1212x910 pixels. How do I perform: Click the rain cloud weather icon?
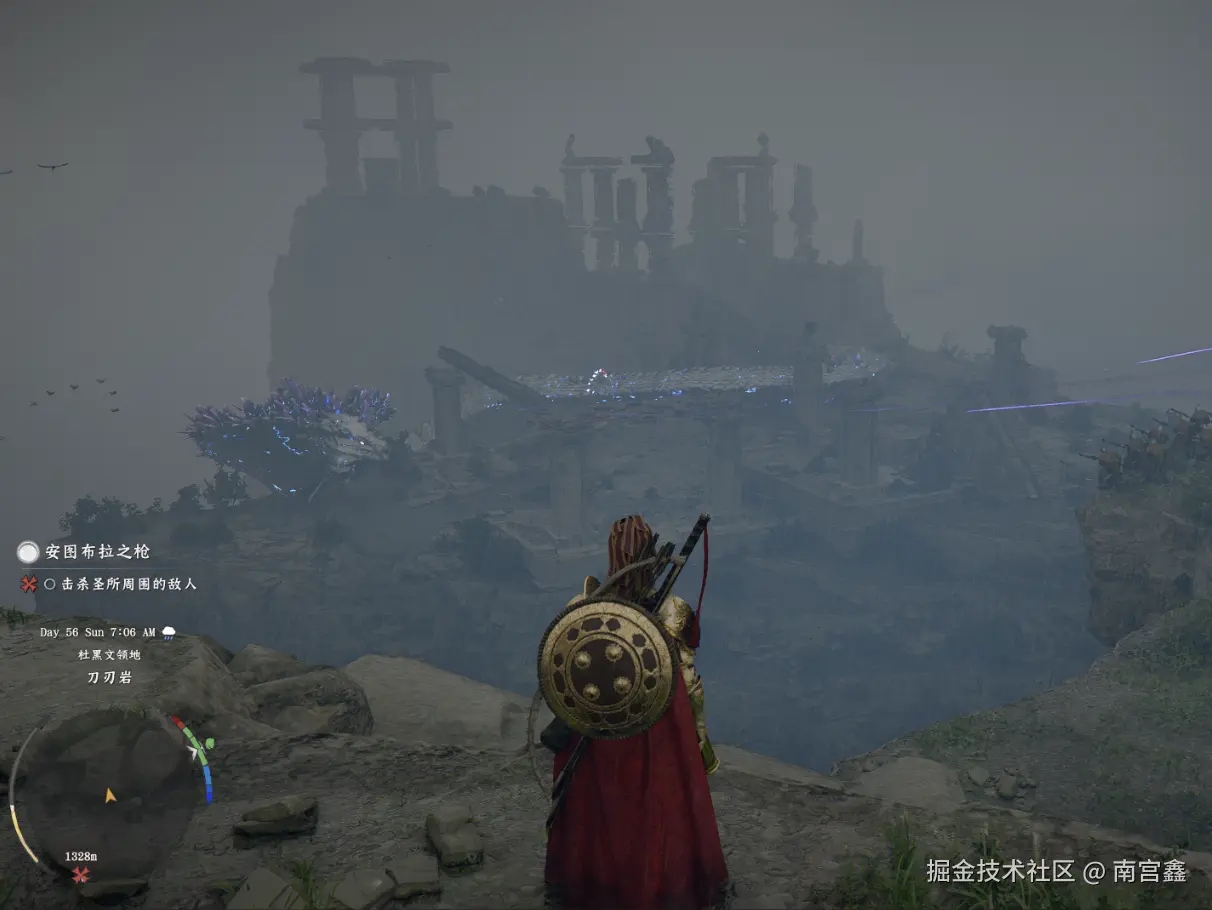[x=169, y=632]
